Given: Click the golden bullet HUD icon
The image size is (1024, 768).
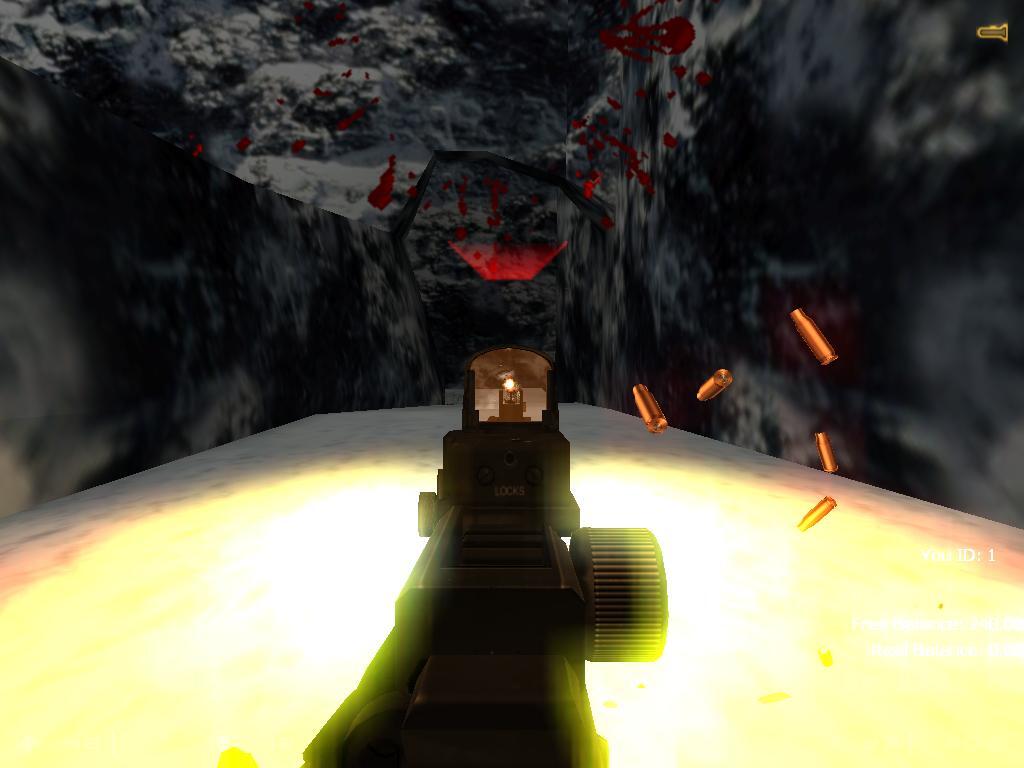Looking at the screenshot, I should click(x=992, y=33).
